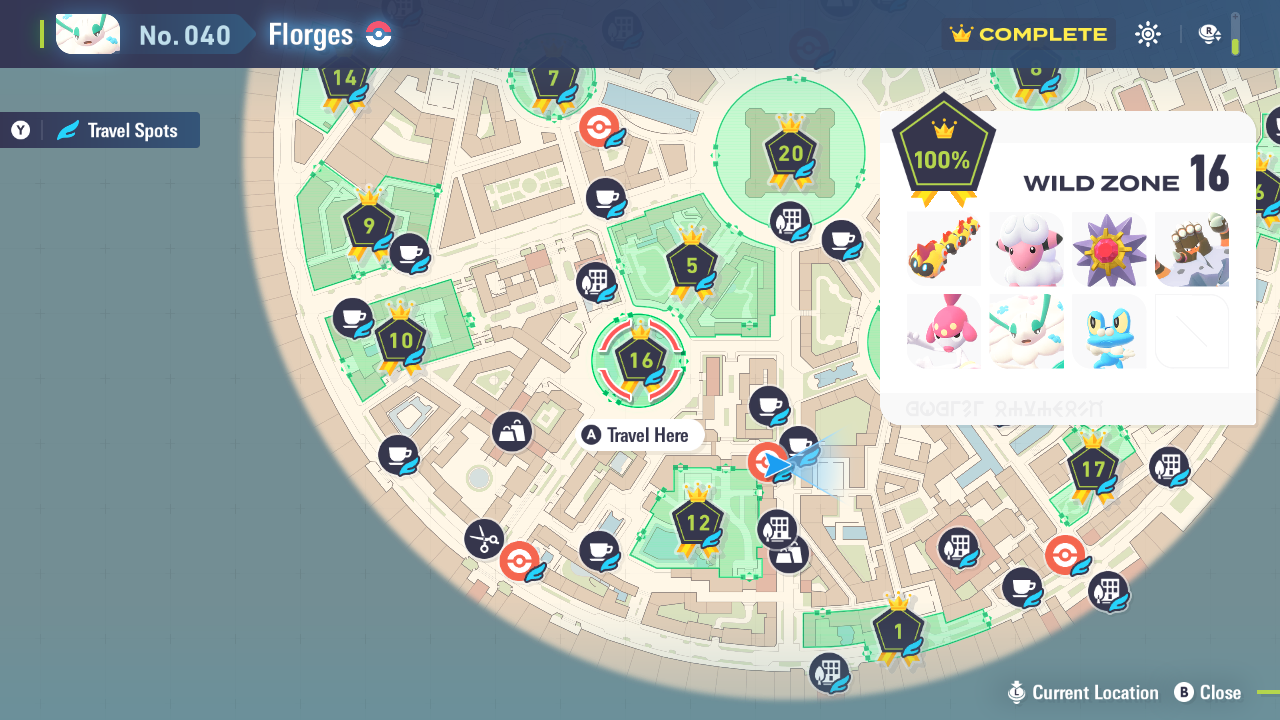Select the Froakie thumbnail in the Pokémon grid
The height and width of the screenshot is (720, 1280).
point(1108,331)
